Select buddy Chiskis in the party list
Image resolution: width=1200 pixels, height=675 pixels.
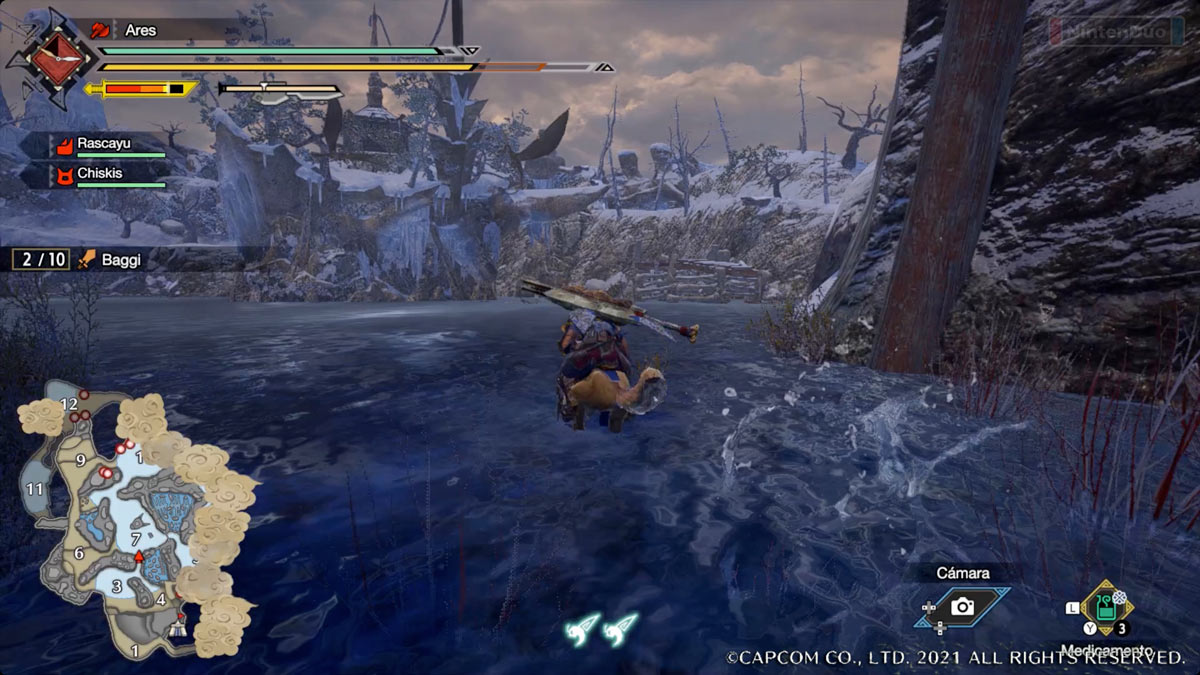pos(99,172)
